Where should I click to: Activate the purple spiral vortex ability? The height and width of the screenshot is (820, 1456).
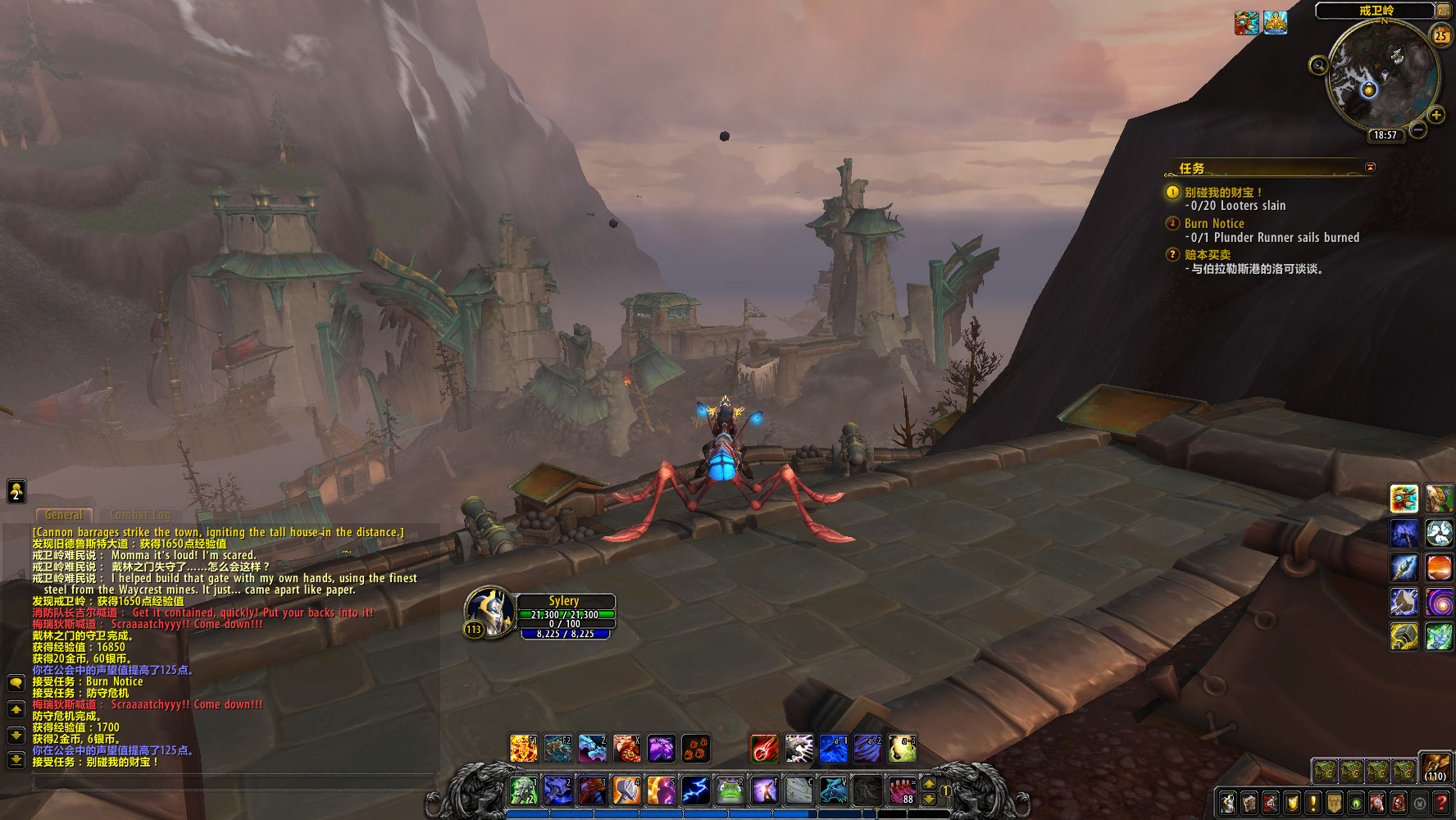1439,603
